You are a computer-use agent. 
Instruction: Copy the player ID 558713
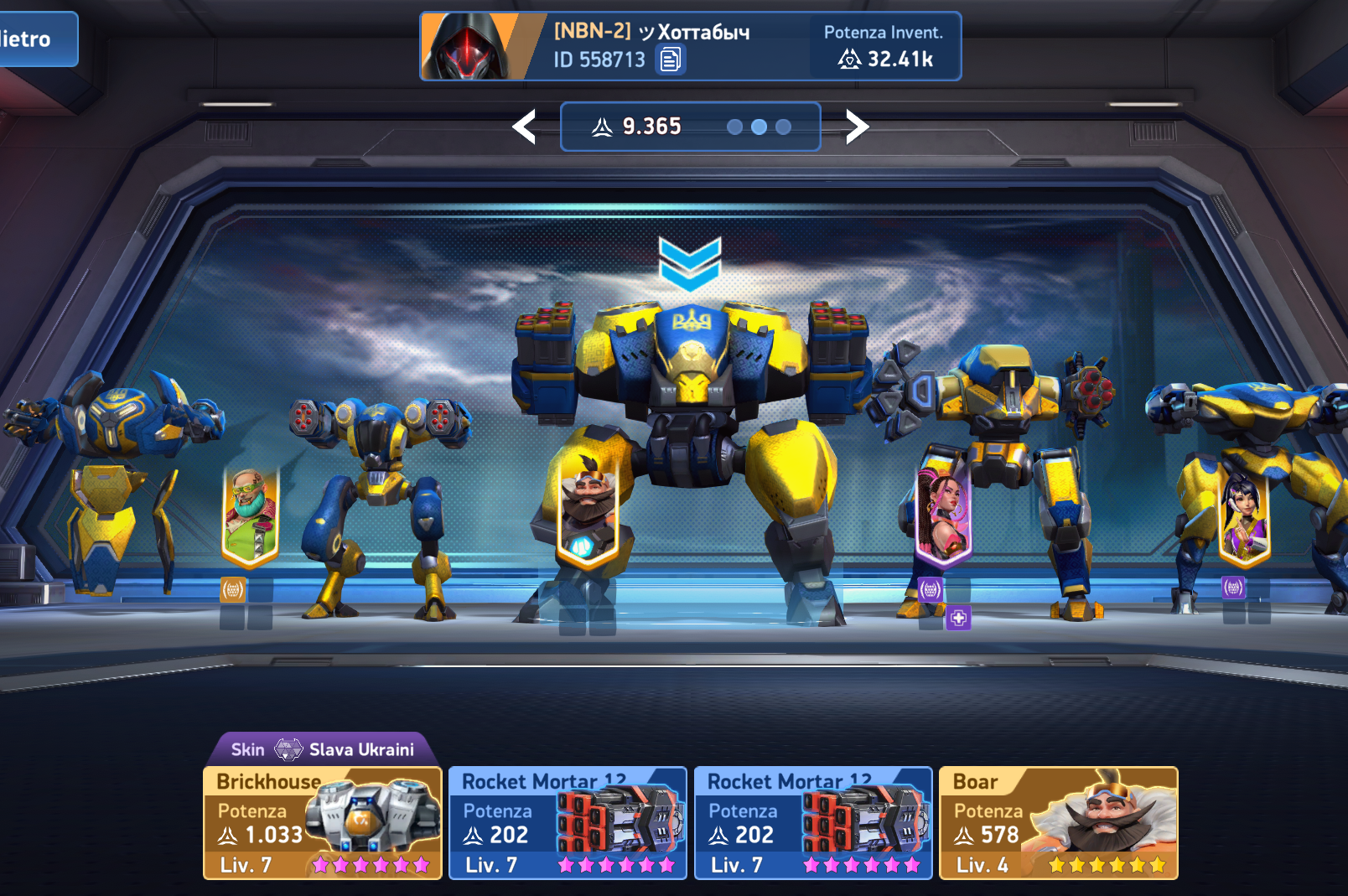tap(670, 60)
